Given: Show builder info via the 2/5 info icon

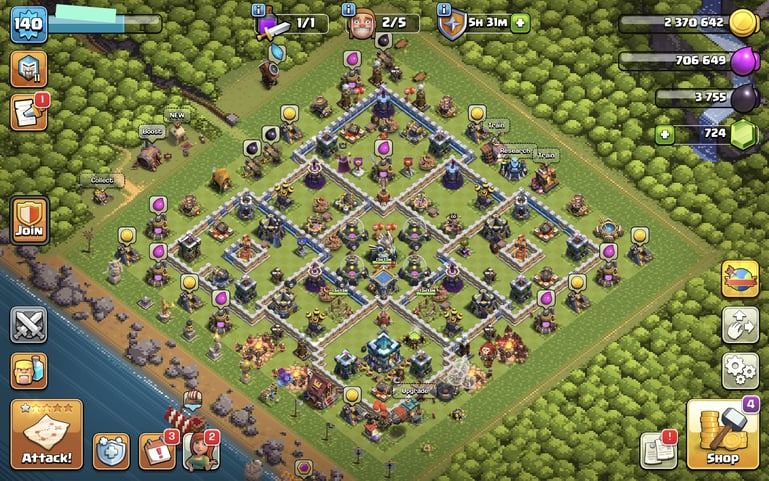Looking at the screenshot, I should click(348, 9).
